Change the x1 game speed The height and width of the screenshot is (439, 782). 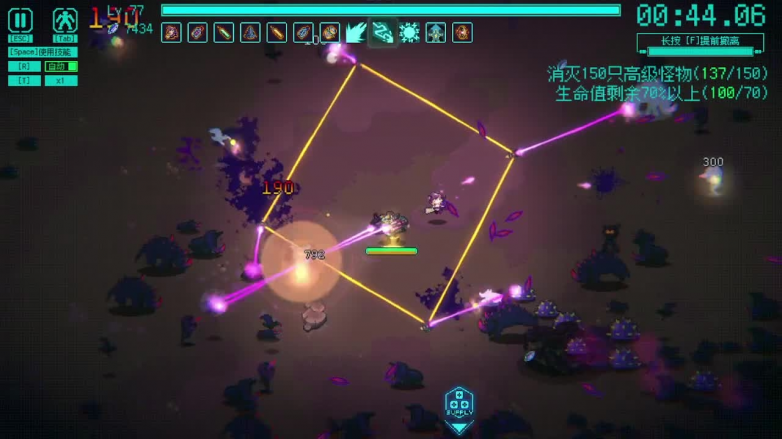60,81
